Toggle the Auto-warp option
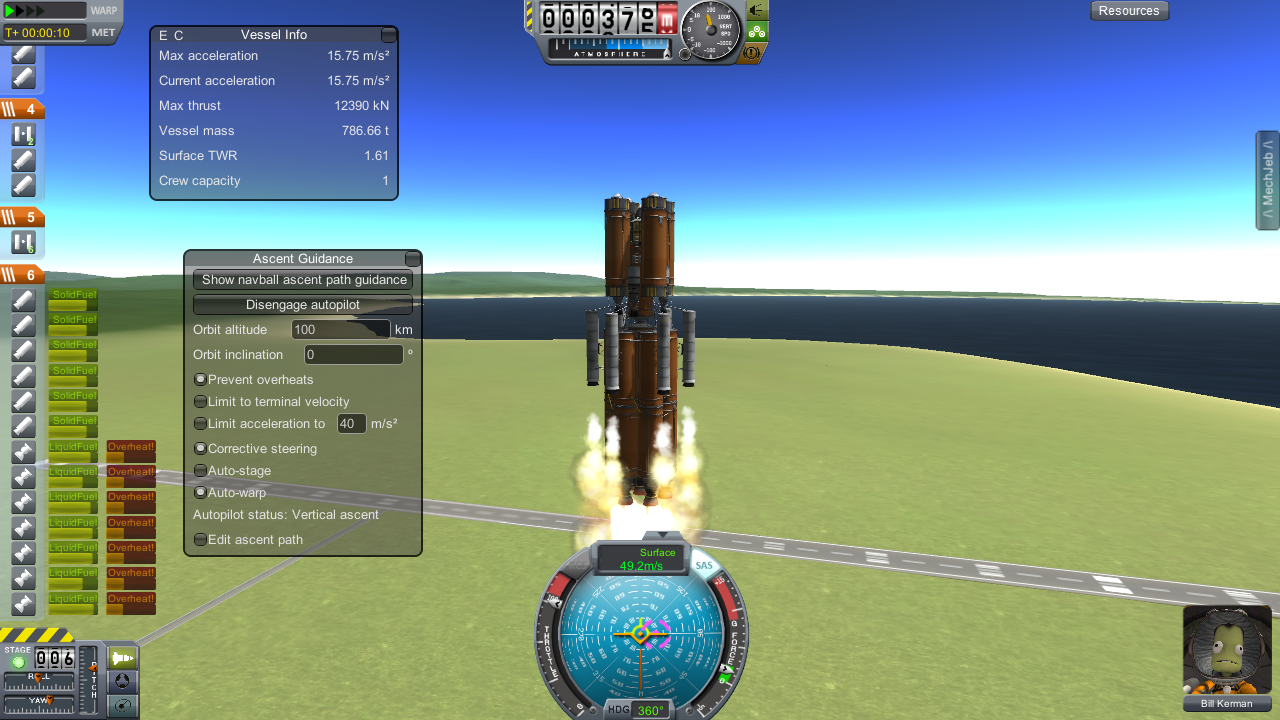This screenshot has height=720, width=1280. (200, 493)
